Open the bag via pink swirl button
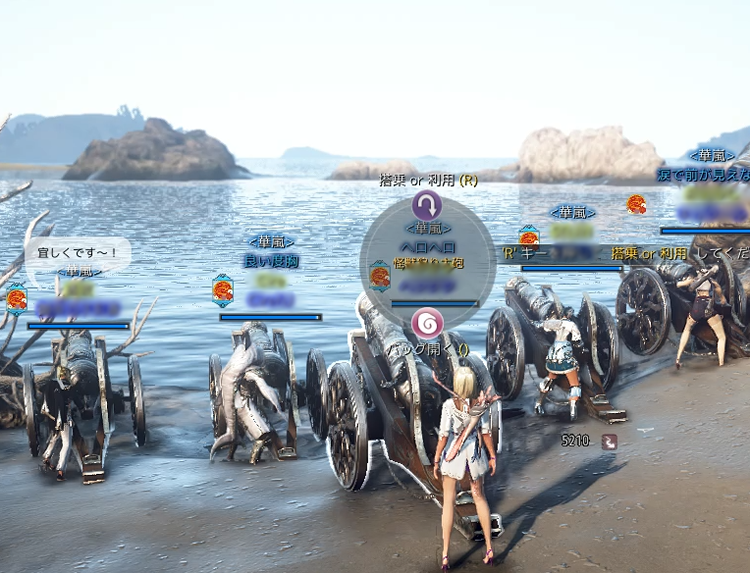The width and height of the screenshot is (750, 573). [427, 323]
